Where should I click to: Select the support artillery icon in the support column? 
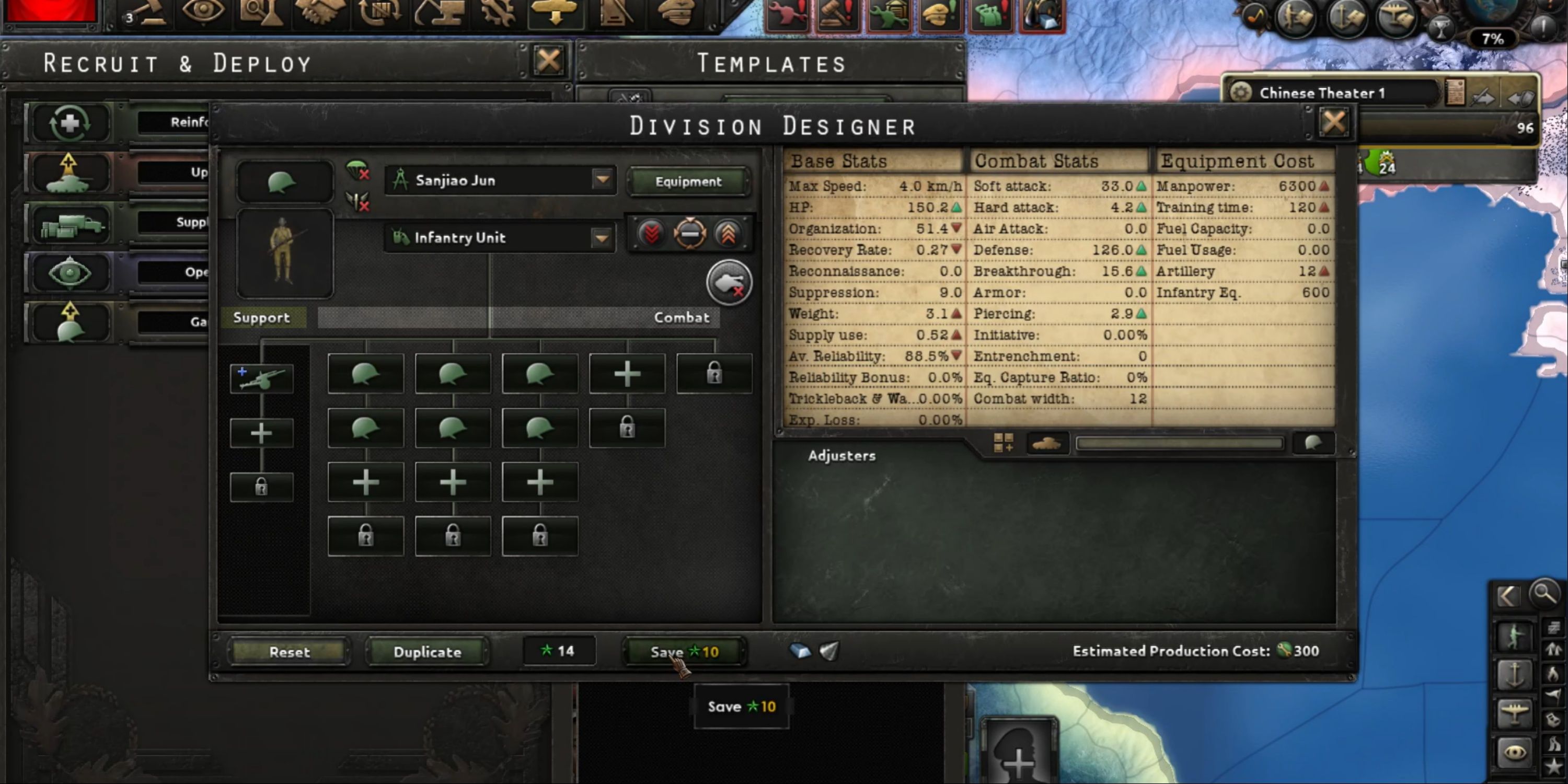tap(262, 377)
